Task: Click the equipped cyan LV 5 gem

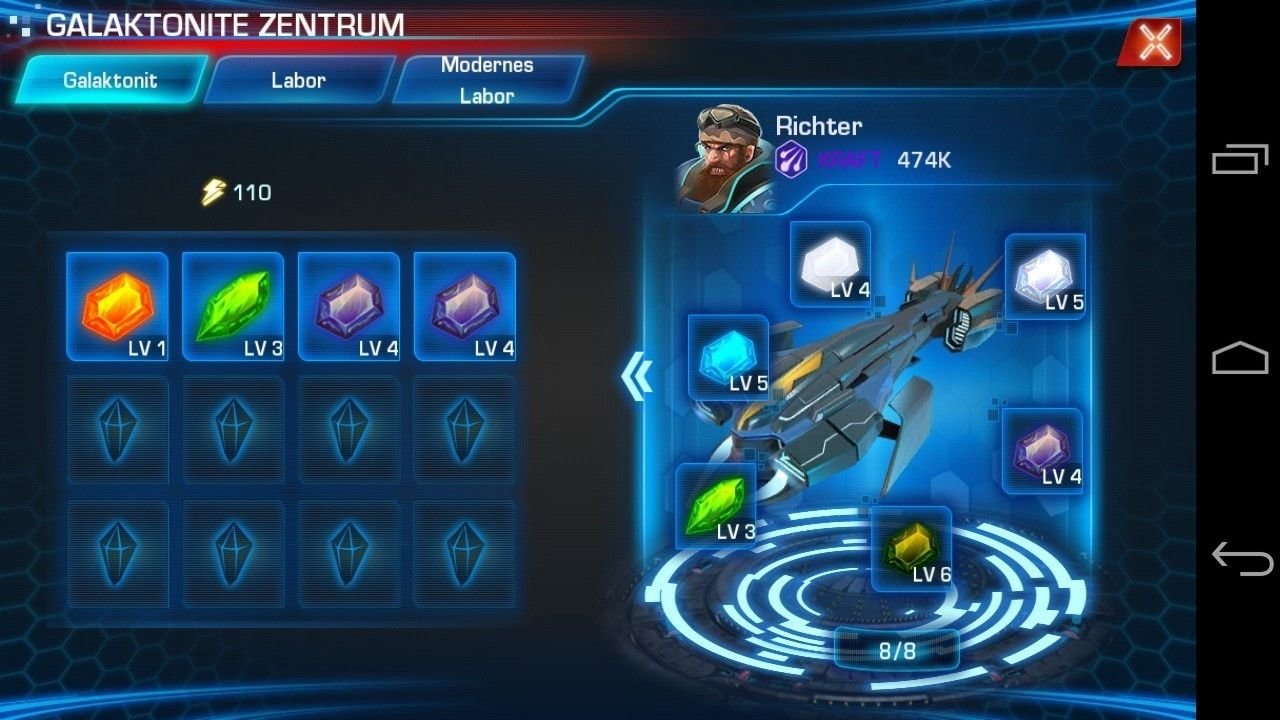Action: click(728, 357)
